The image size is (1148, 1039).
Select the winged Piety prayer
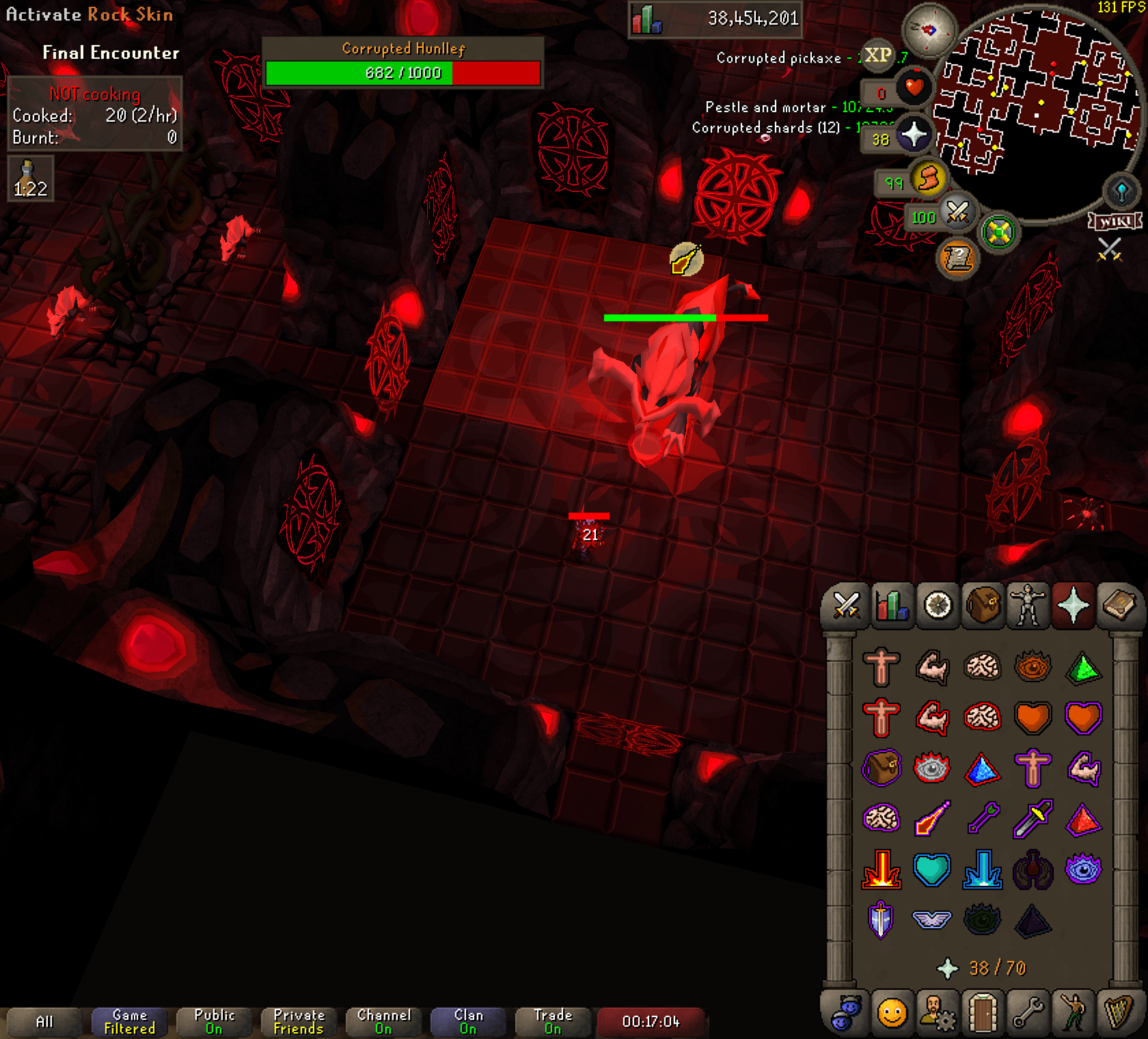(932, 920)
